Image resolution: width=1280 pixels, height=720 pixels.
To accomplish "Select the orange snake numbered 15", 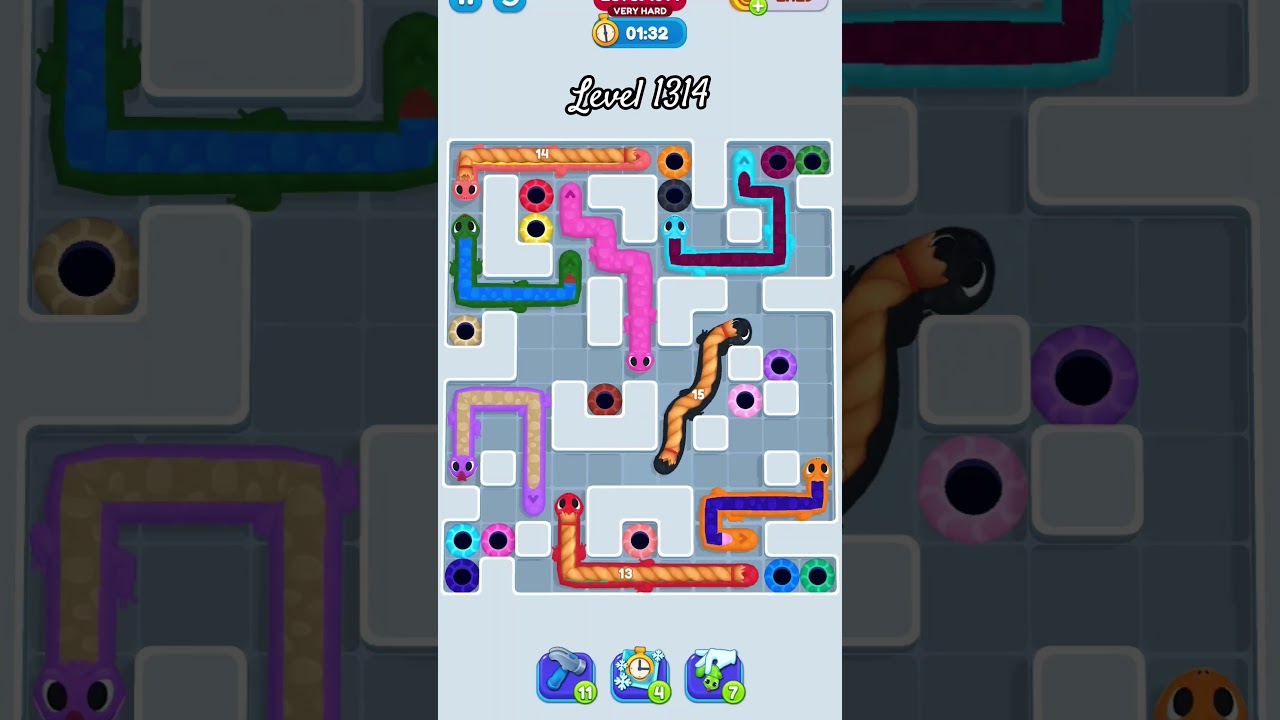I will click(x=699, y=394).
